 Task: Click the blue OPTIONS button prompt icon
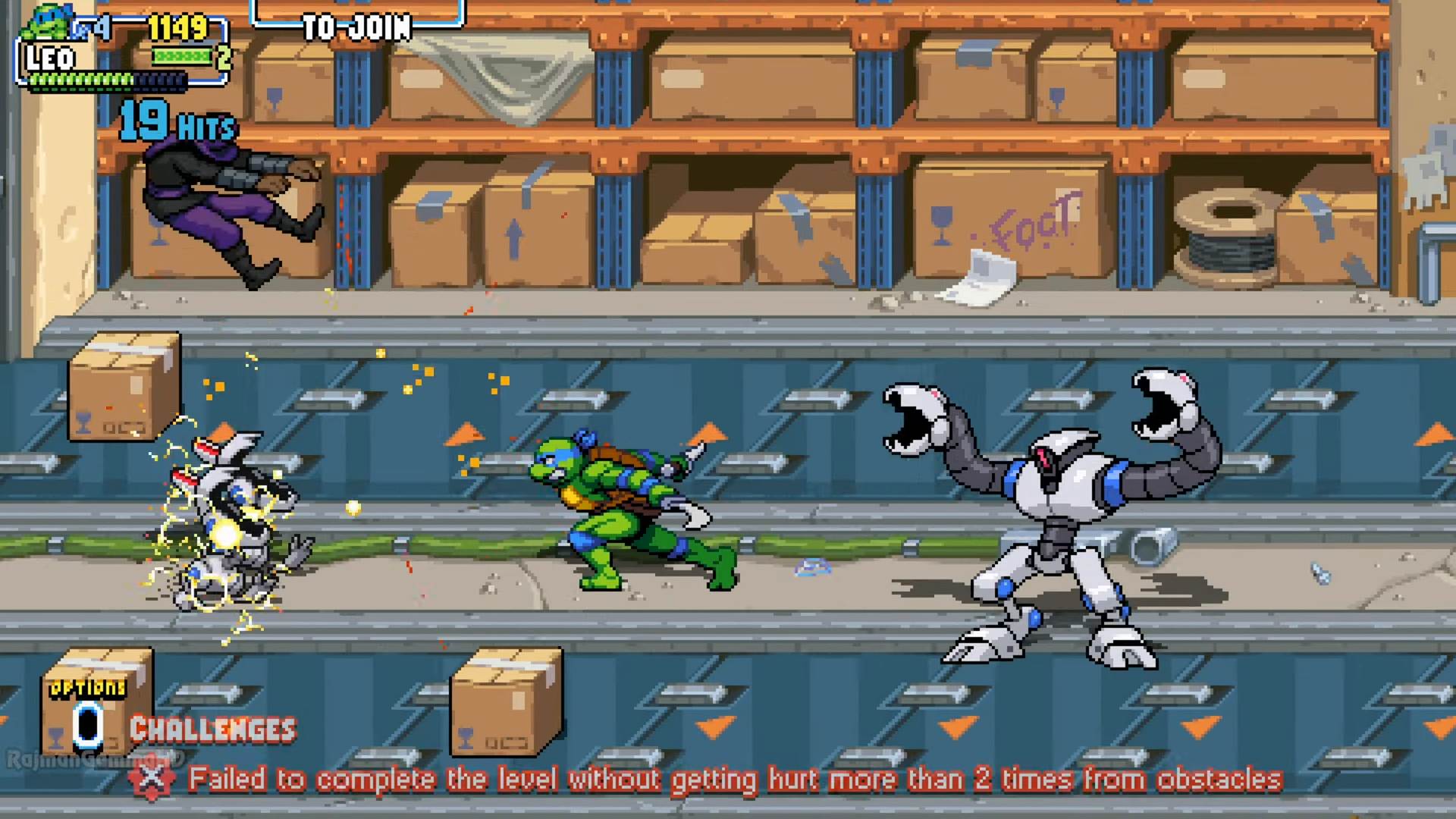pos(86,726)
